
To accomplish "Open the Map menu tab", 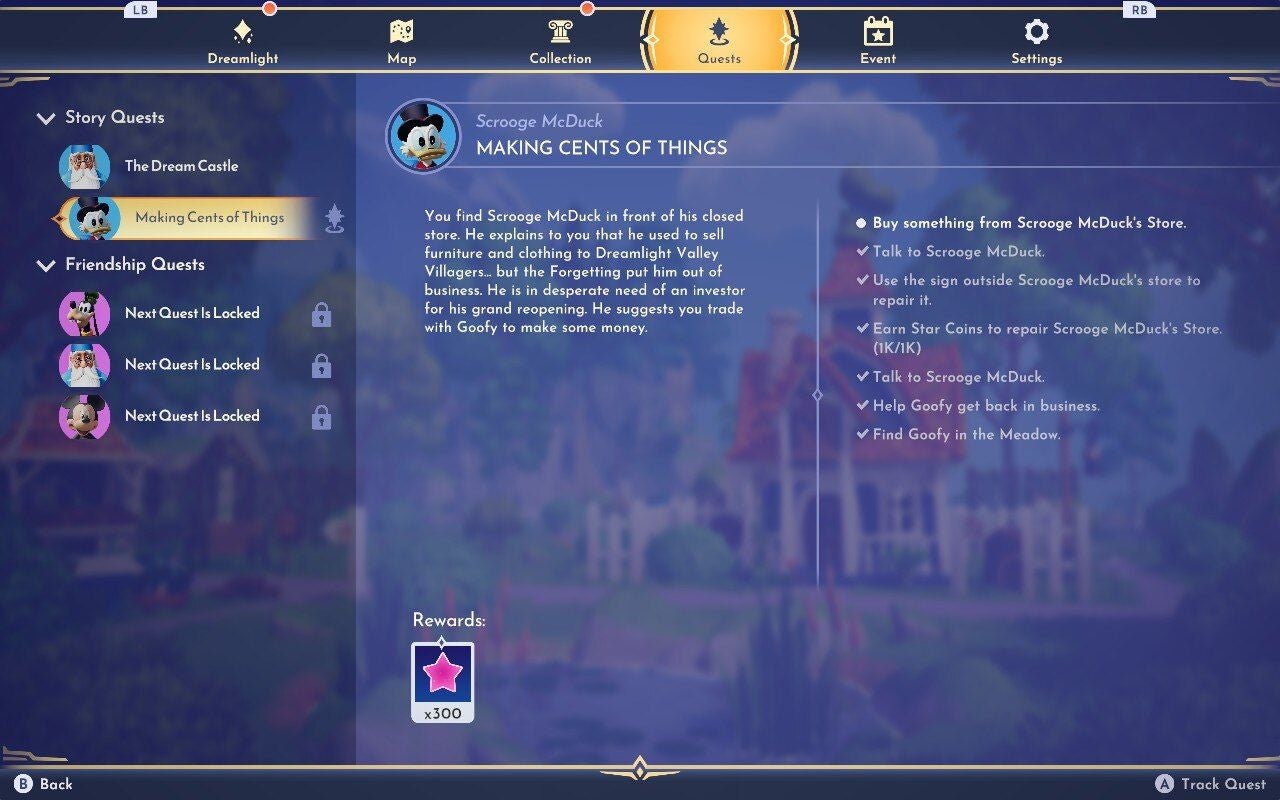I will point(401,40).
